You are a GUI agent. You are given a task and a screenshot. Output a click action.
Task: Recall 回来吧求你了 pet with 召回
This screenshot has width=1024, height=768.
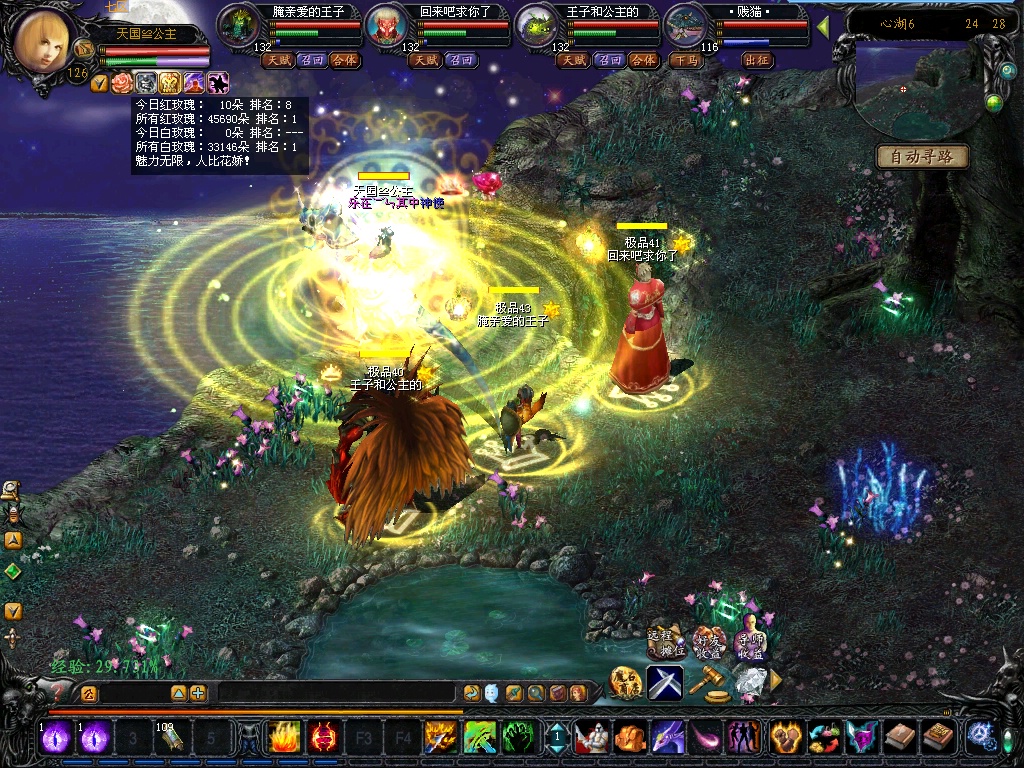461,60
